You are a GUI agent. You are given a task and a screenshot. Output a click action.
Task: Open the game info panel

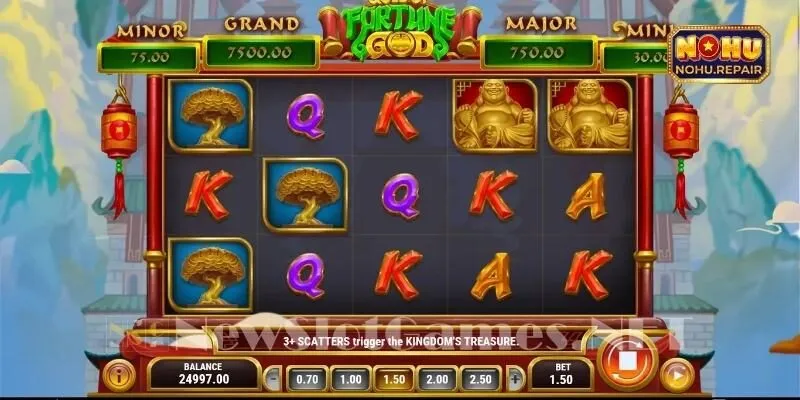point(118,376)
